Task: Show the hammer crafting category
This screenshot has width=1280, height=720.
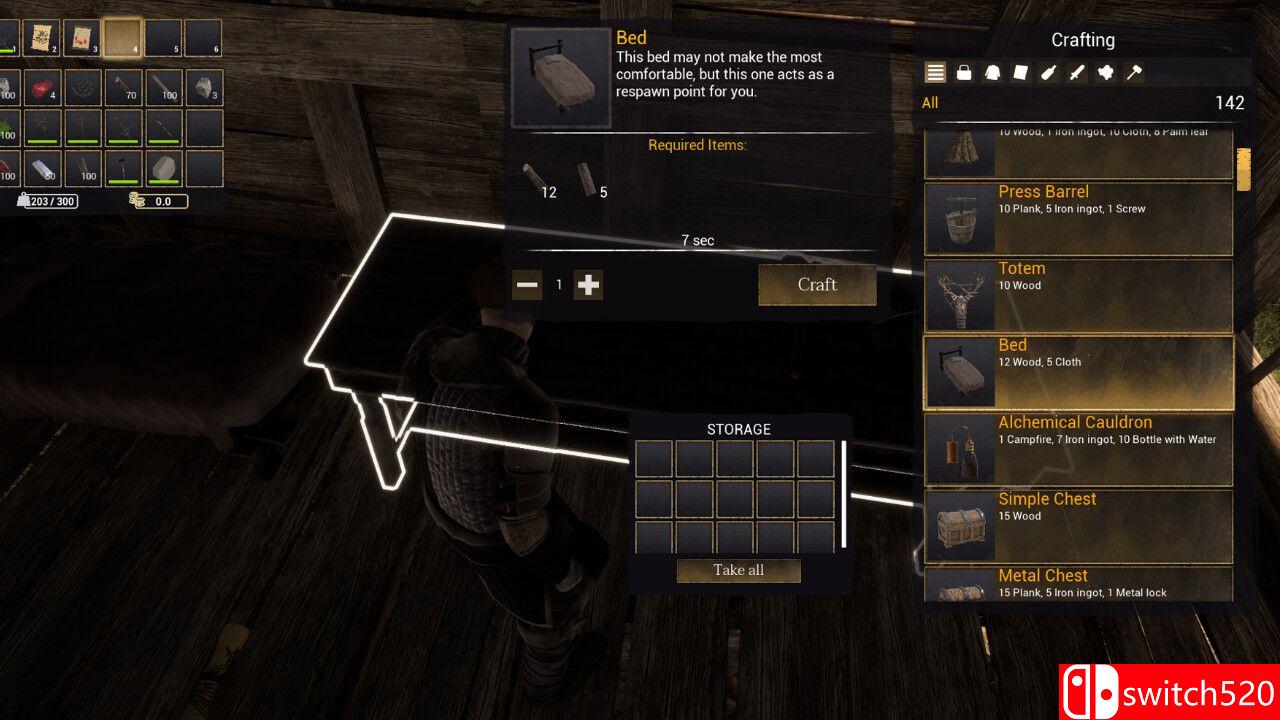Action: point(1134,72)
